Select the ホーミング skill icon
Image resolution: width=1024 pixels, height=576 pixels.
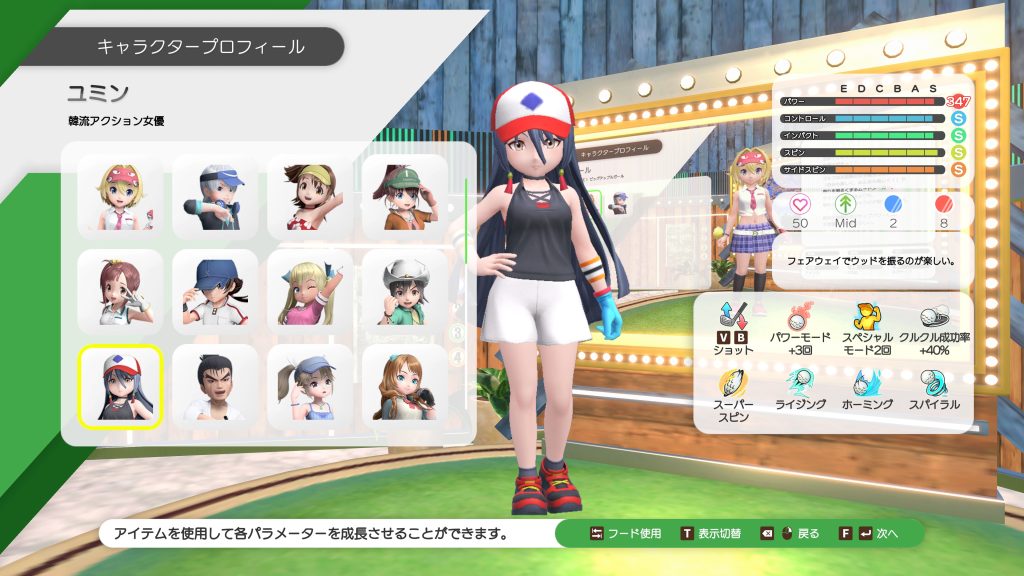pyautogui.click(x=866, y=382)
